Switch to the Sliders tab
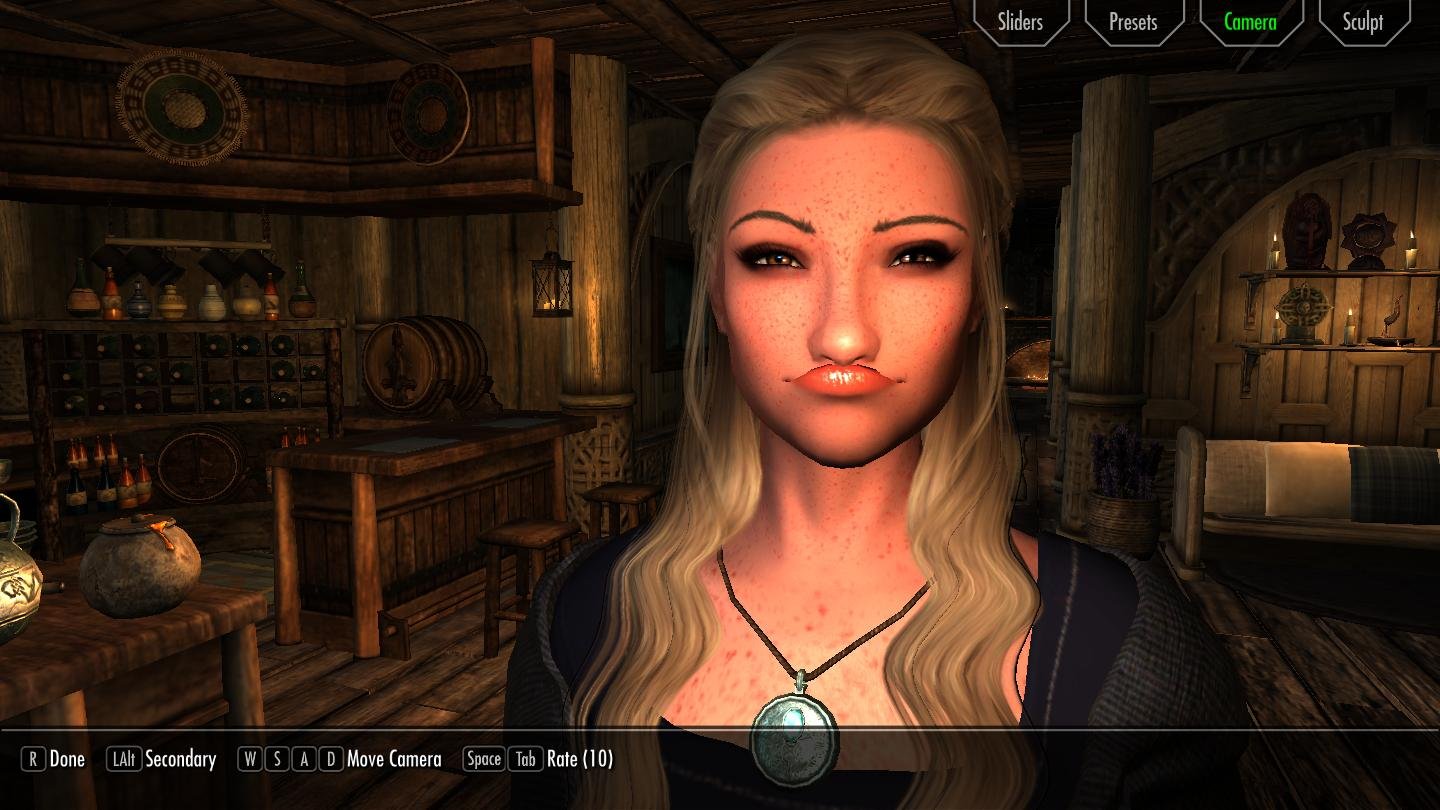This screenshot has height=810, width=1440. coord(1020,22)
